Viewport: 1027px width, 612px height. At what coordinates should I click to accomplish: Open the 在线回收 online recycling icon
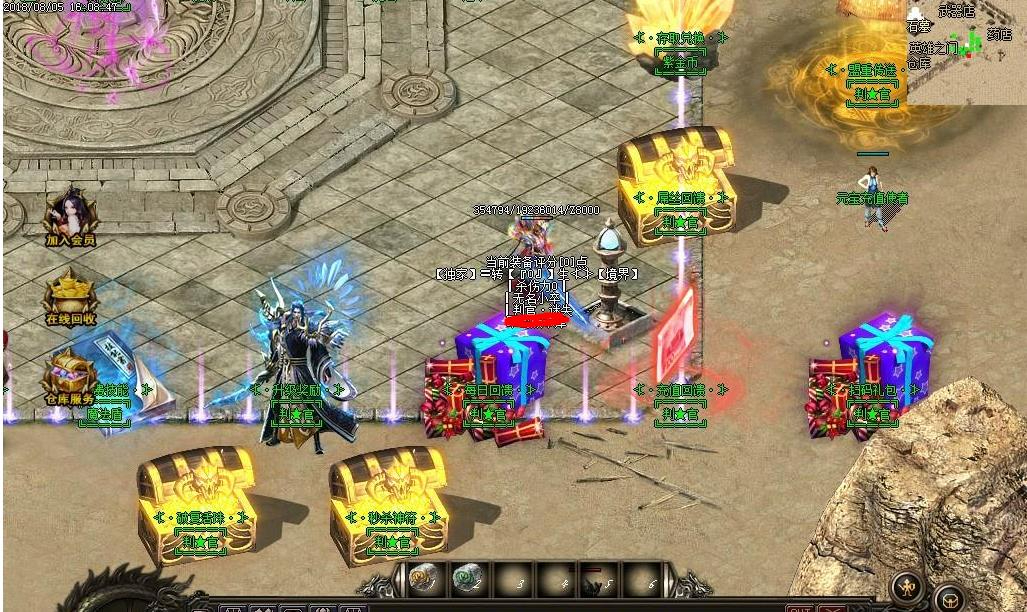(70, 297)
